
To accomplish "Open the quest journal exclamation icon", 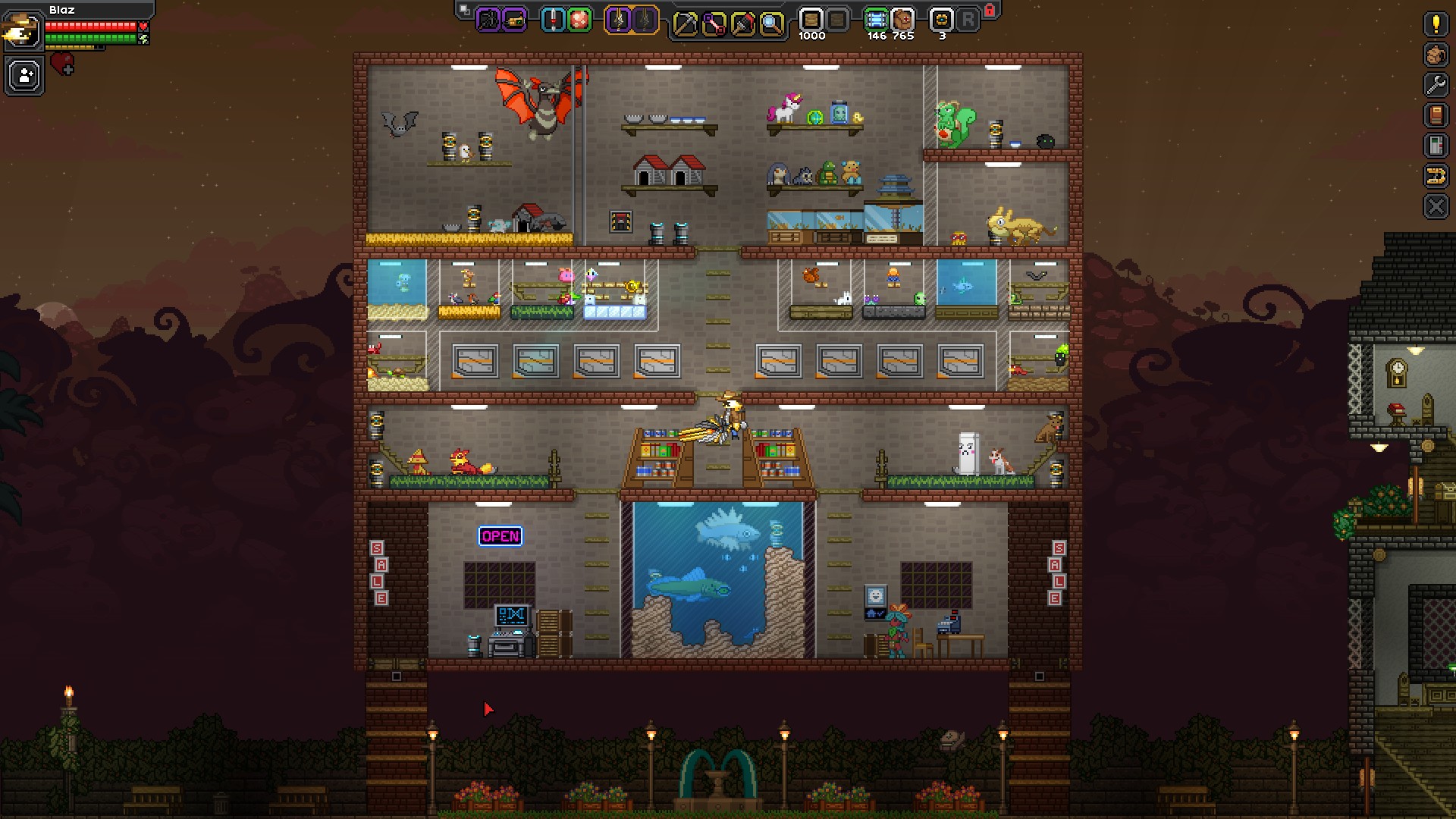I will [1436, 25].
